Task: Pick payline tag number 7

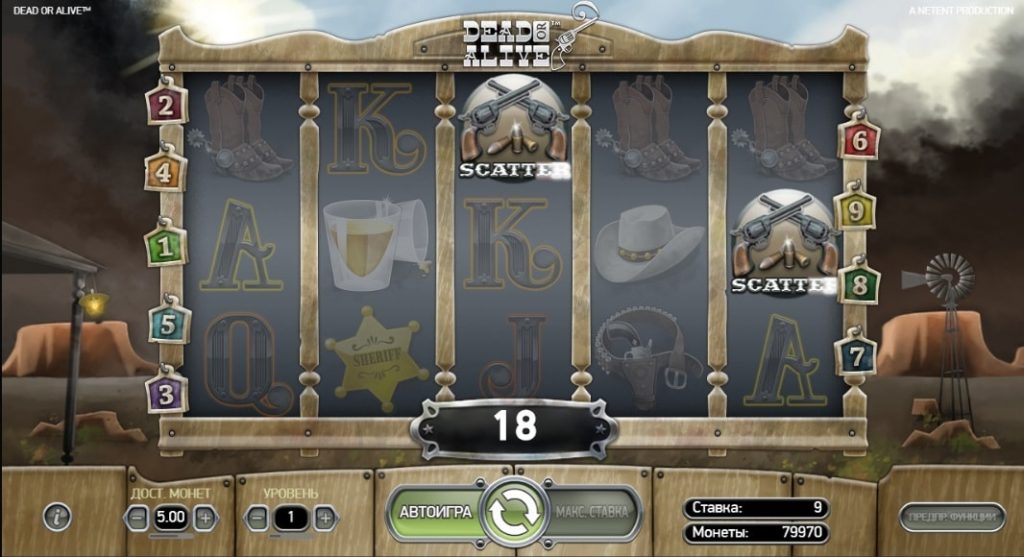Action: [856, 355]
